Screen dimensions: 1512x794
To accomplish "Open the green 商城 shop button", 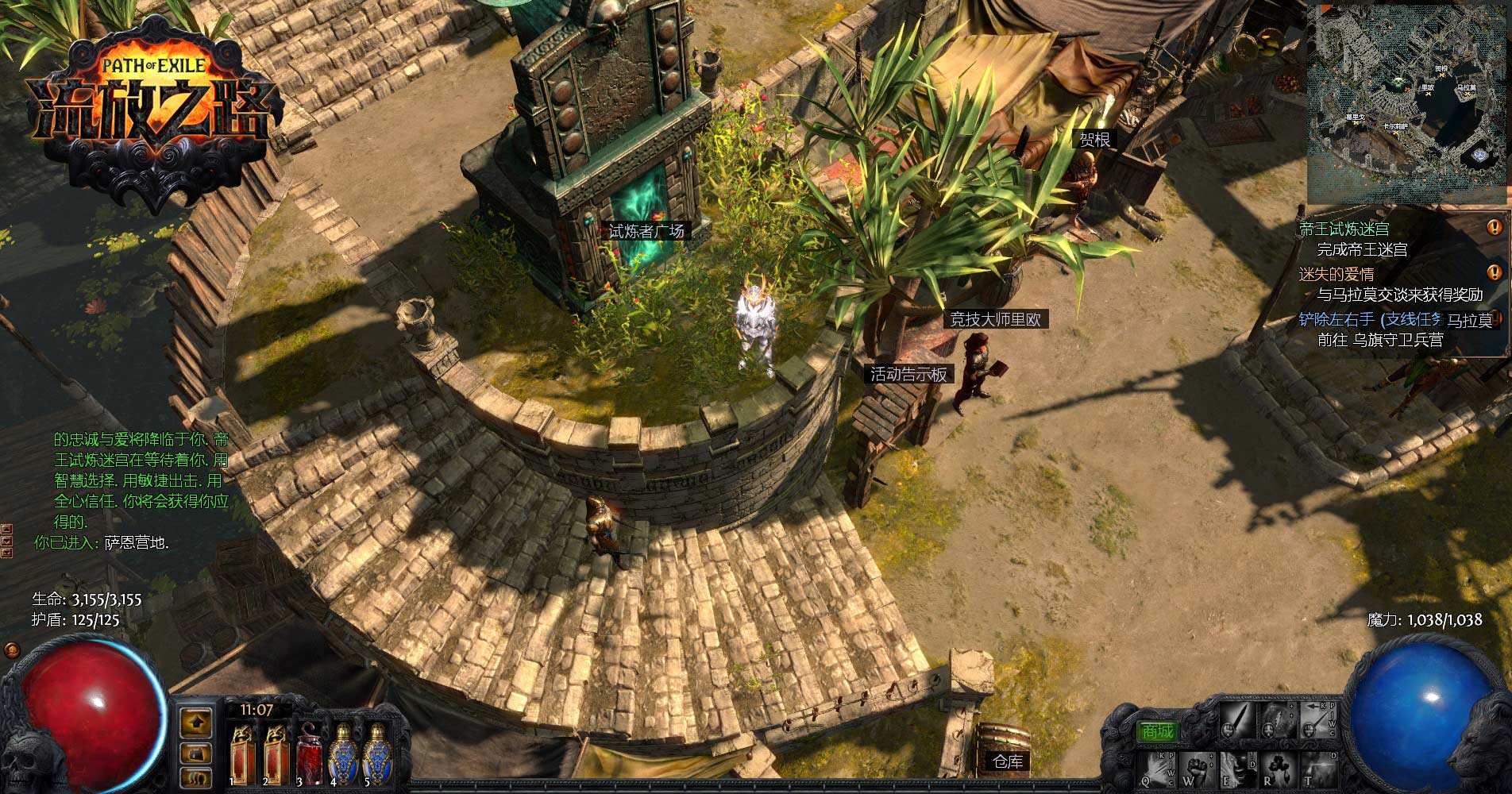I will tap(1157, 730).
